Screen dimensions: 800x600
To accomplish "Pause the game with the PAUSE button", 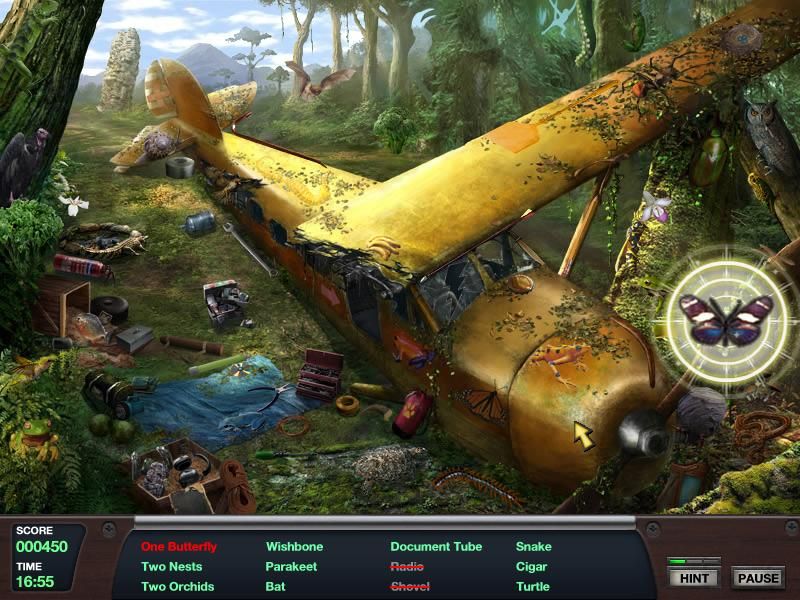I will 758,578.
